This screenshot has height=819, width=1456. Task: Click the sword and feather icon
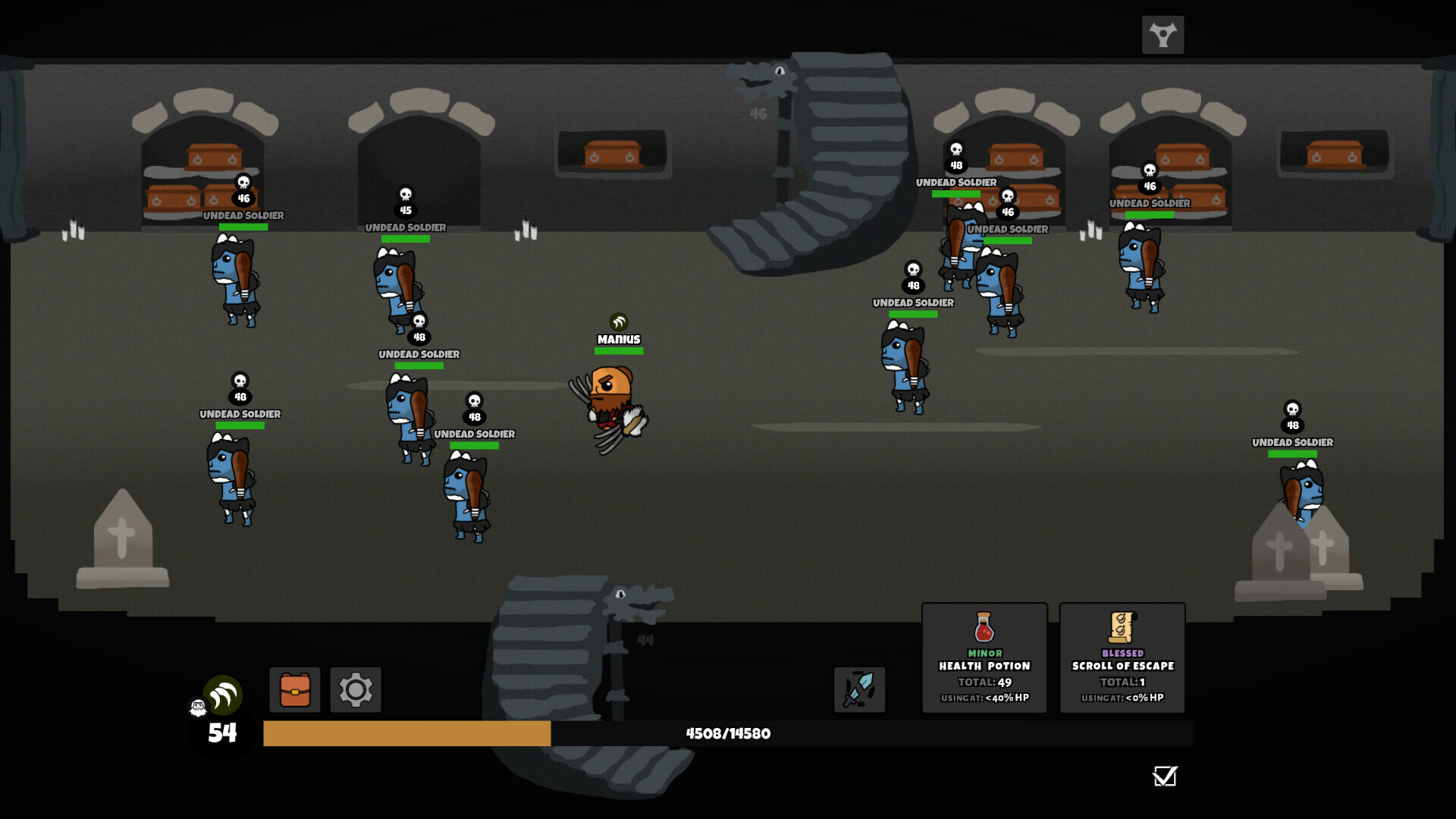coord(859,689)
